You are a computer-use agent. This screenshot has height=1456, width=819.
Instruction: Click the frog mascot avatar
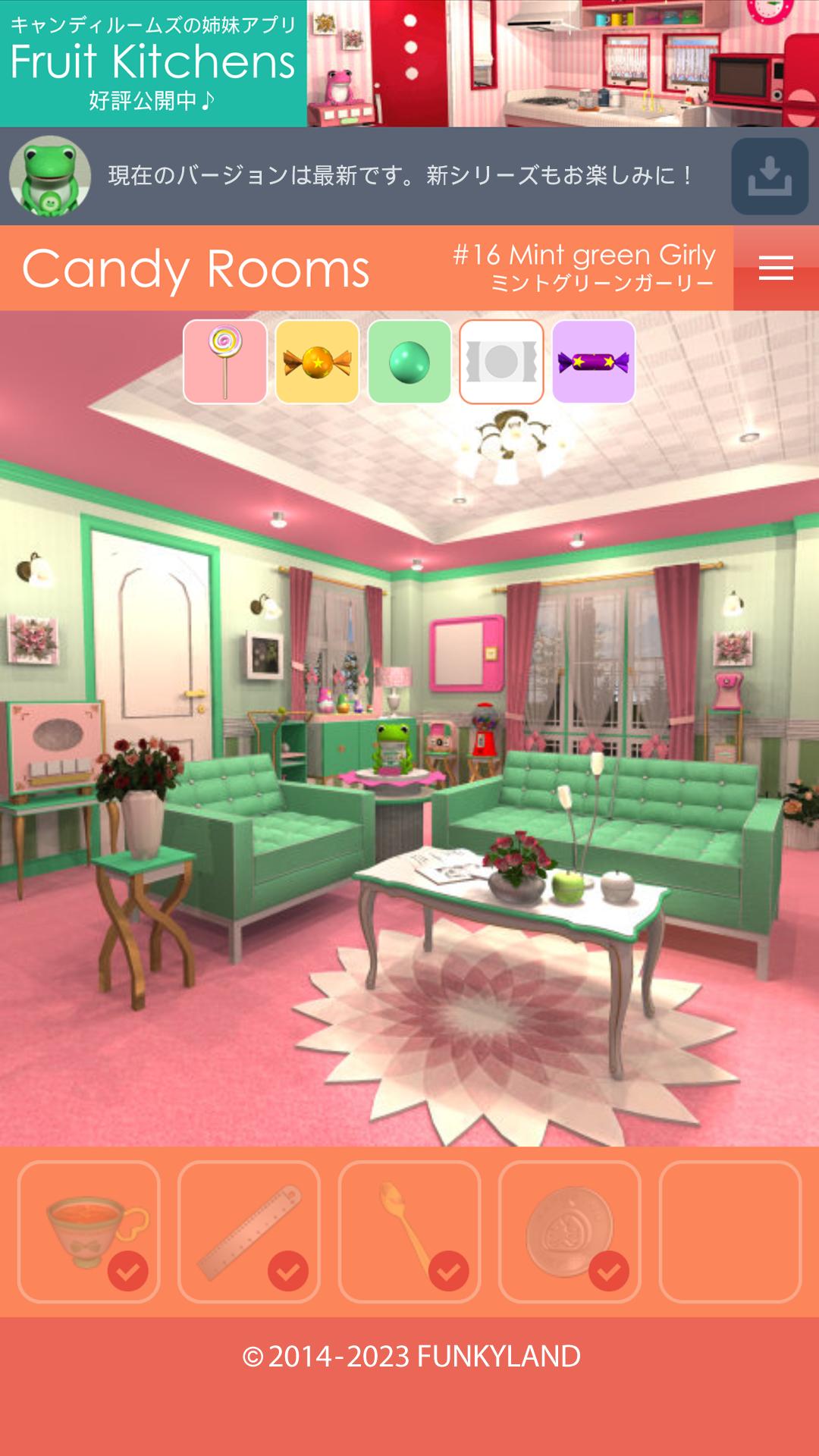click(x=50, y=176)
